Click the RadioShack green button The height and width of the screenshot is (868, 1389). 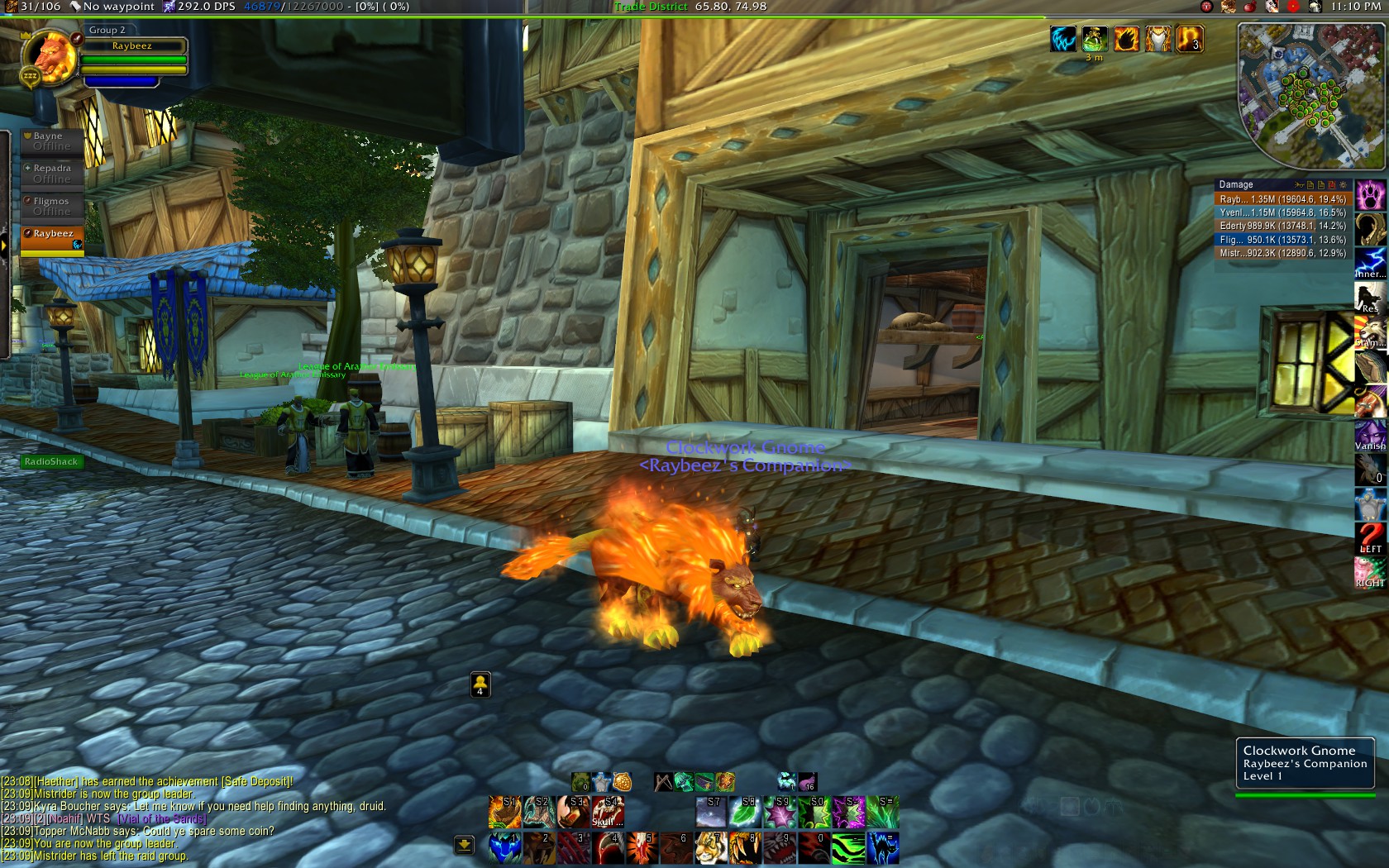pyautogui.click(x=51, y=462)
